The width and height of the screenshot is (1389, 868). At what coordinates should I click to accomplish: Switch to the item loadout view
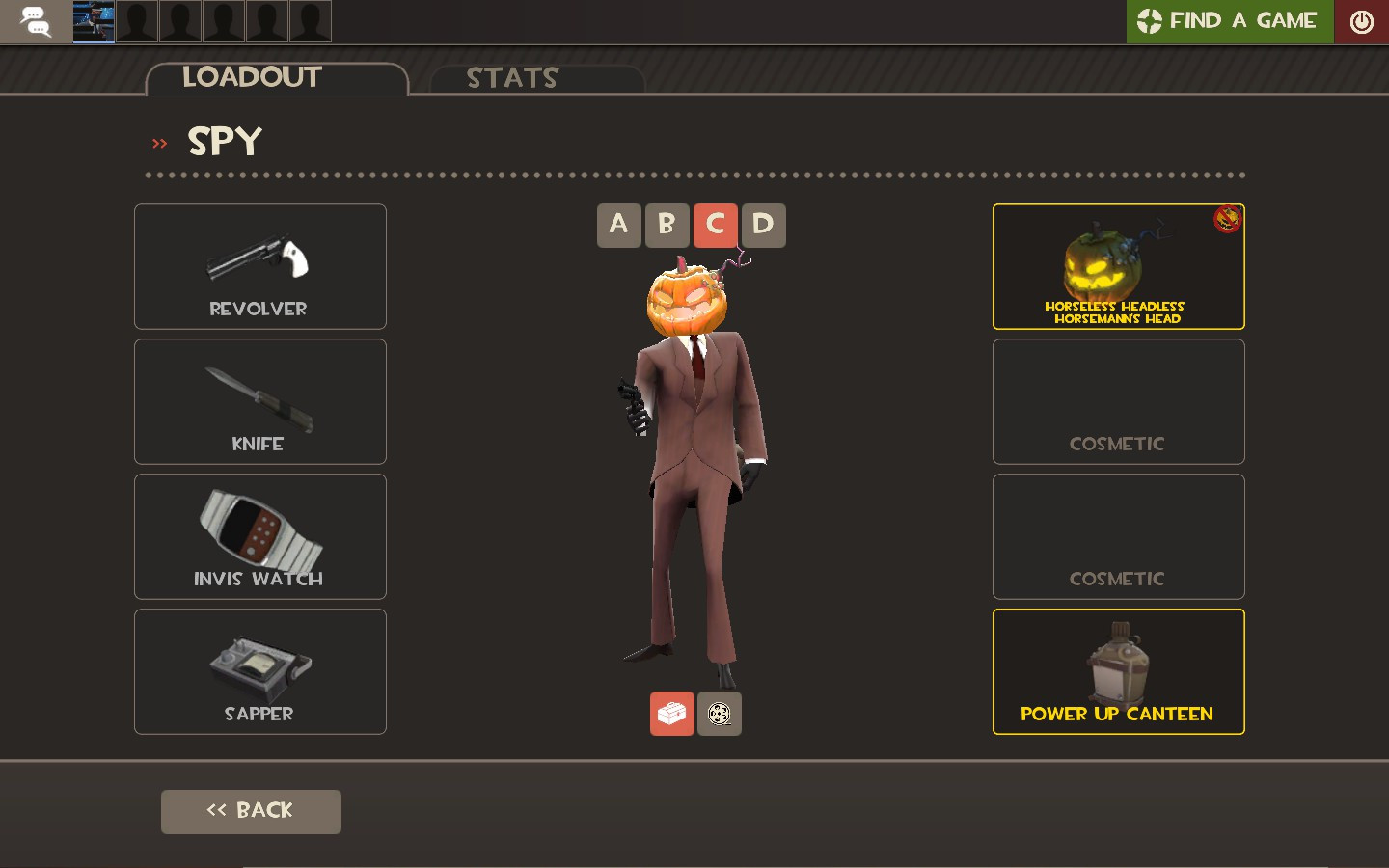pos(672,714)
